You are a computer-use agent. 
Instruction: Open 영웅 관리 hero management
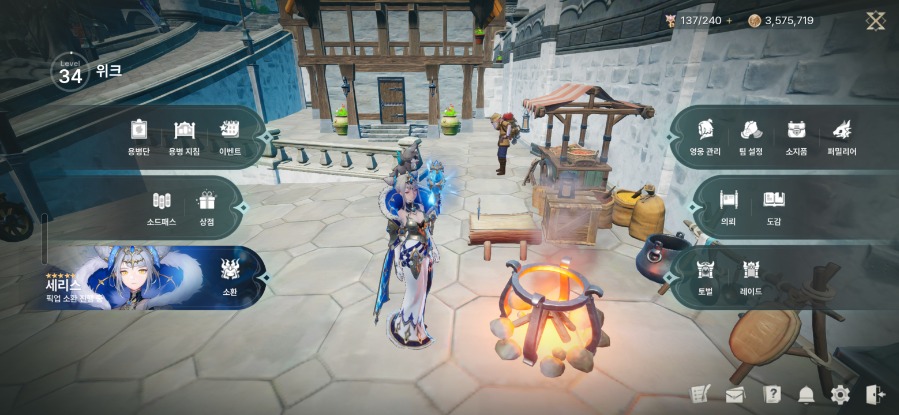(705, 135)
